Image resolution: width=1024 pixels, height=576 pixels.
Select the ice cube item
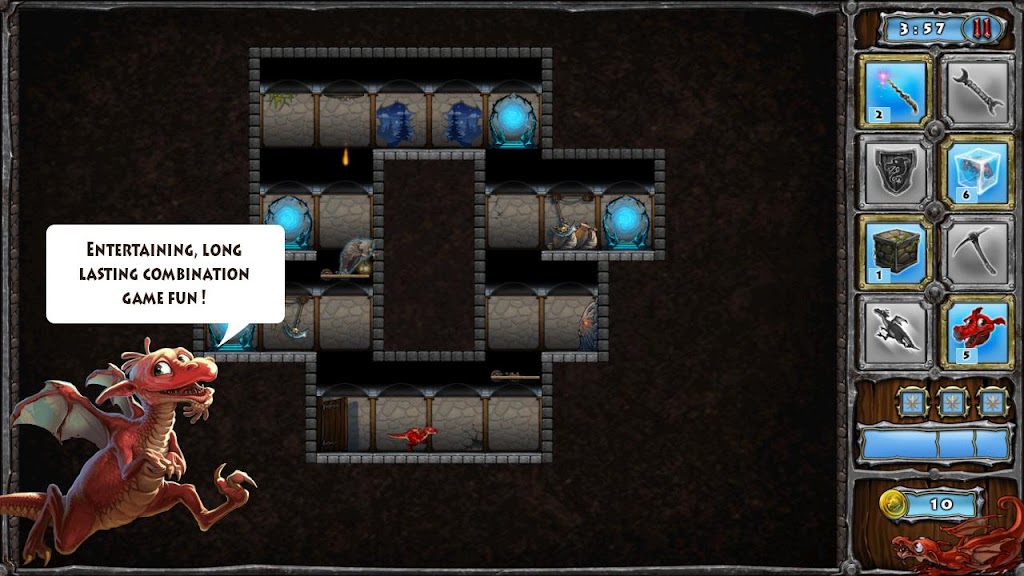point(978,170)
